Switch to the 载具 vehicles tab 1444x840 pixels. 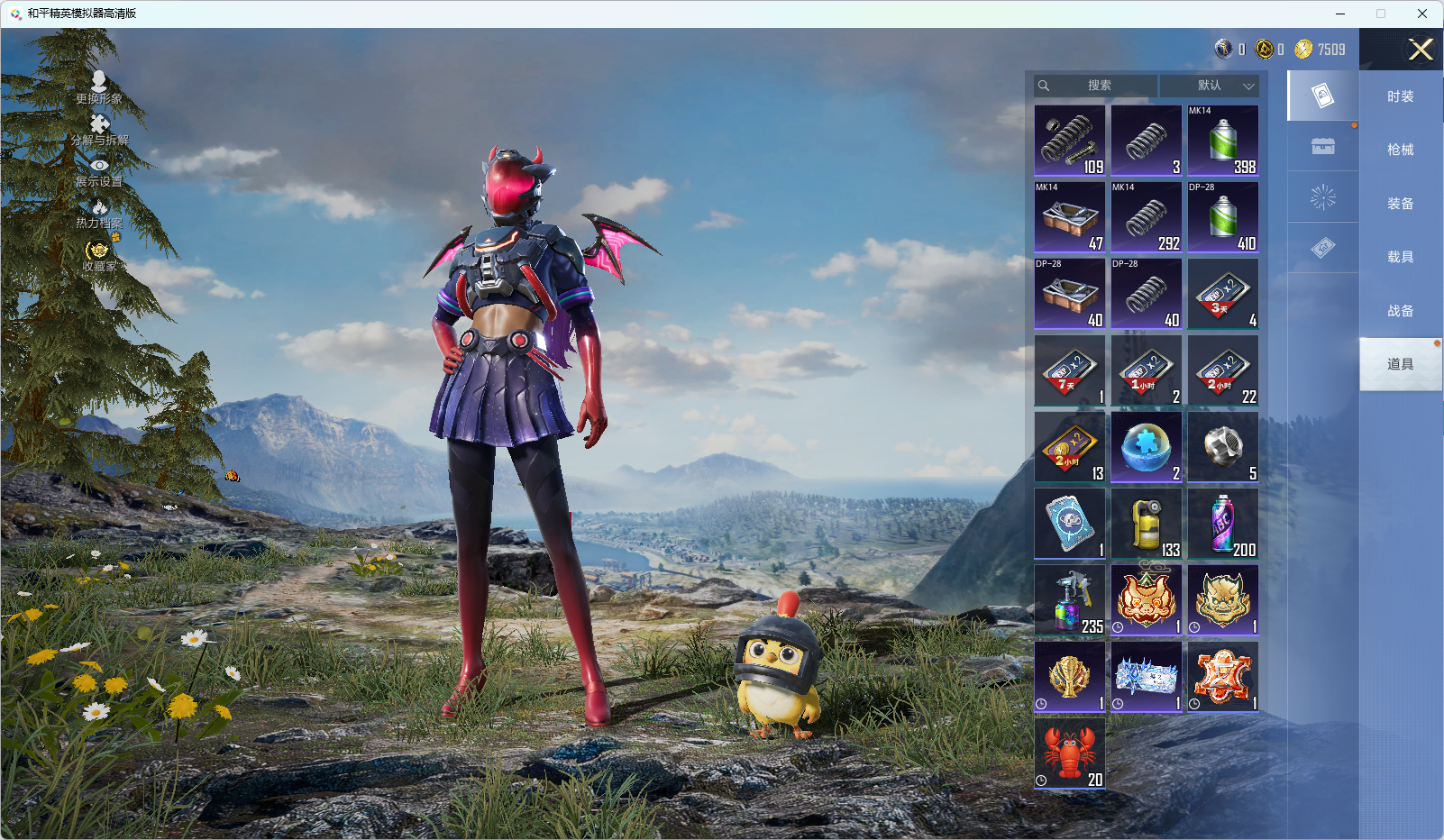(1400, 257)
